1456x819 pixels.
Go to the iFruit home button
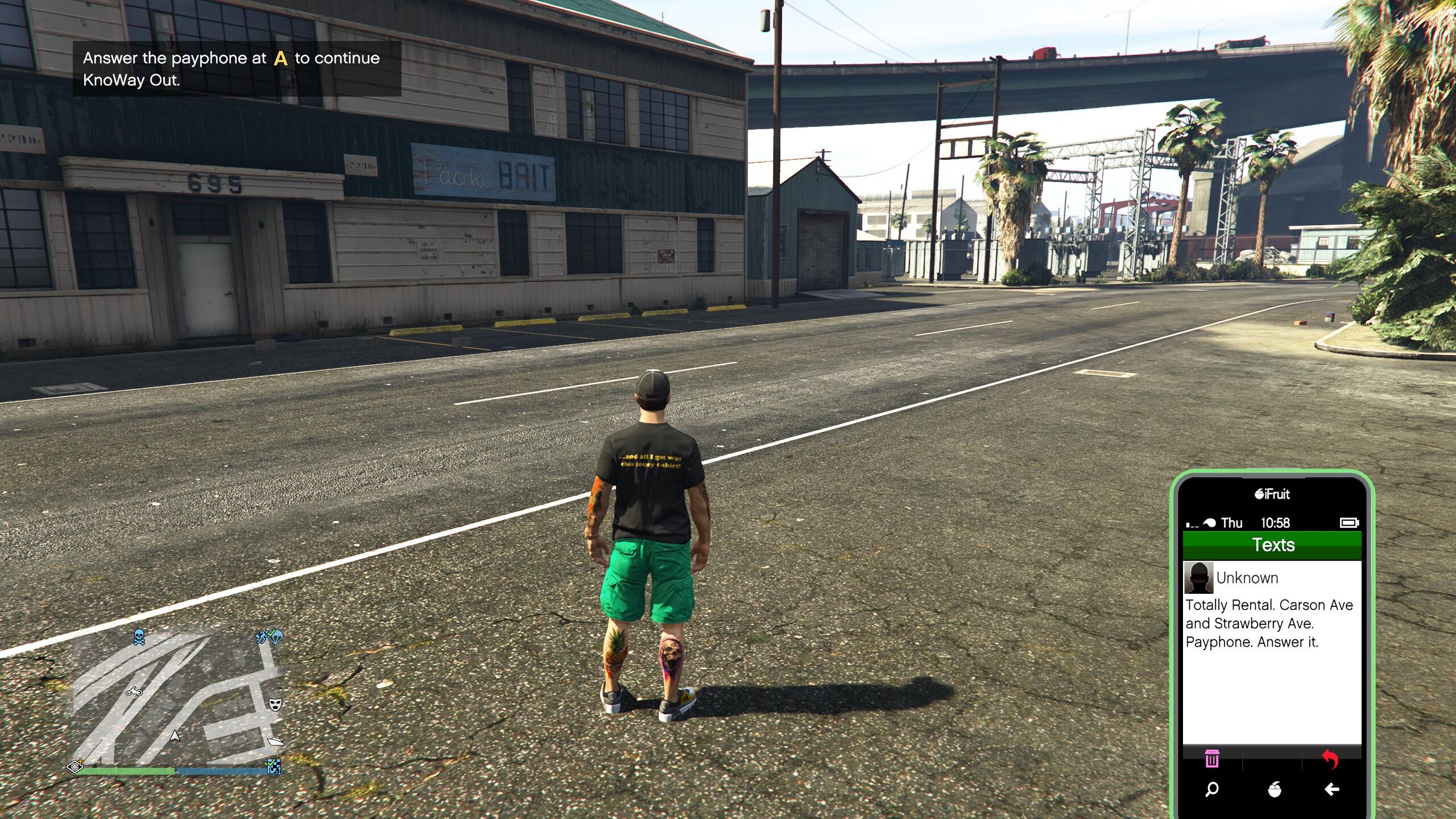pyautogui.click(x=1275, y=789)
